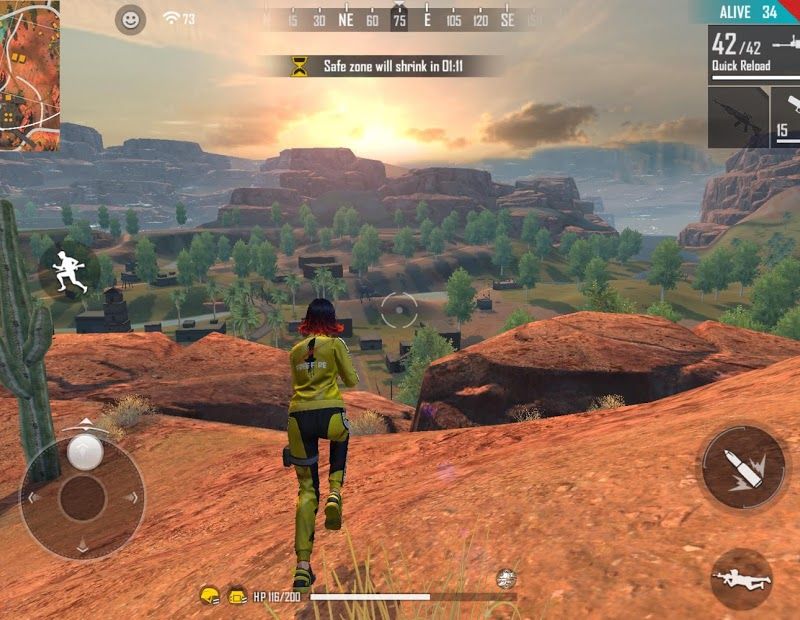Viewport: 800px width, 620px height.
Task: Tap the smiley emote button
Action: (x=130, y=19)
